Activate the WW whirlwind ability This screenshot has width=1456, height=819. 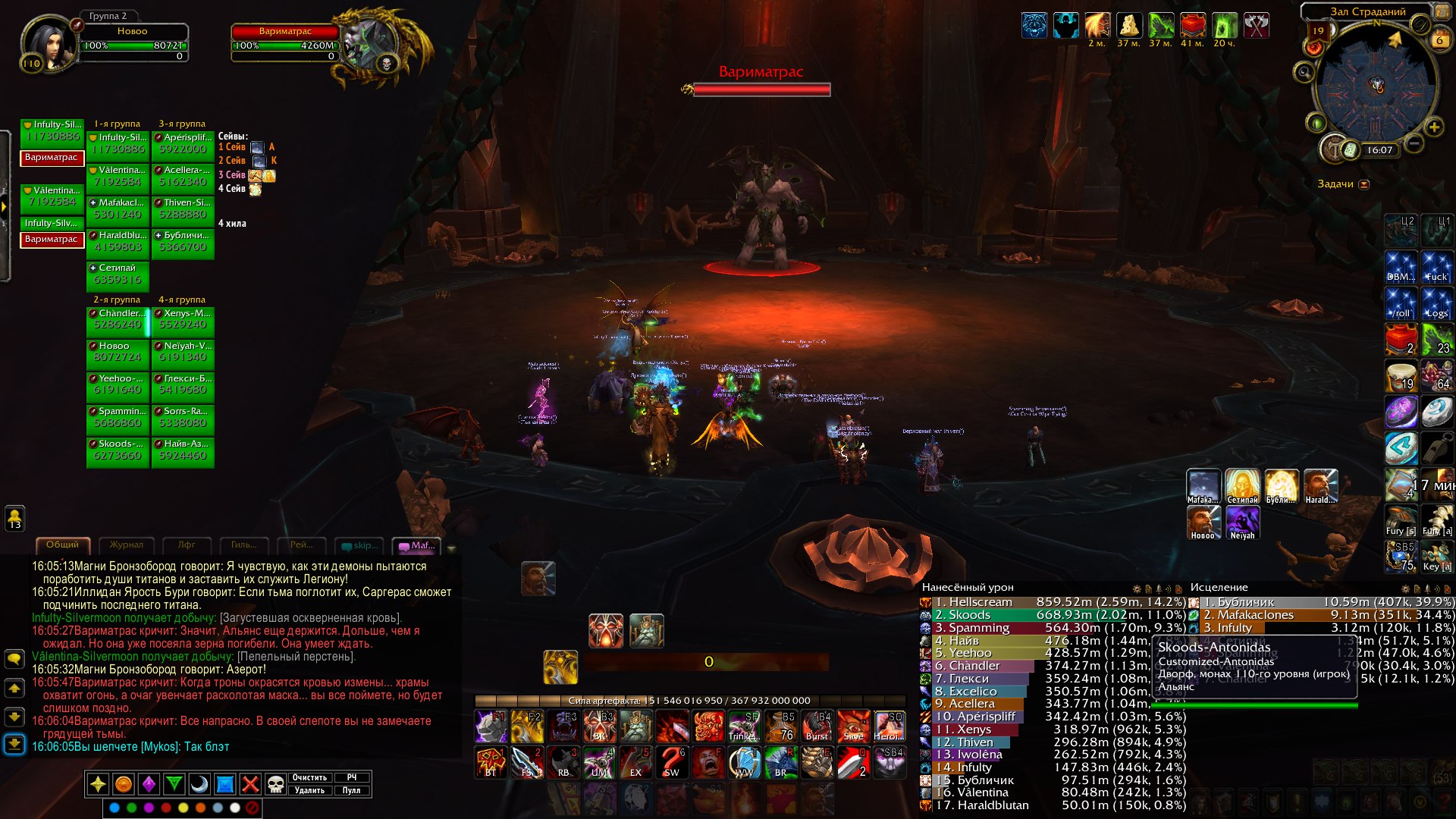745,762
